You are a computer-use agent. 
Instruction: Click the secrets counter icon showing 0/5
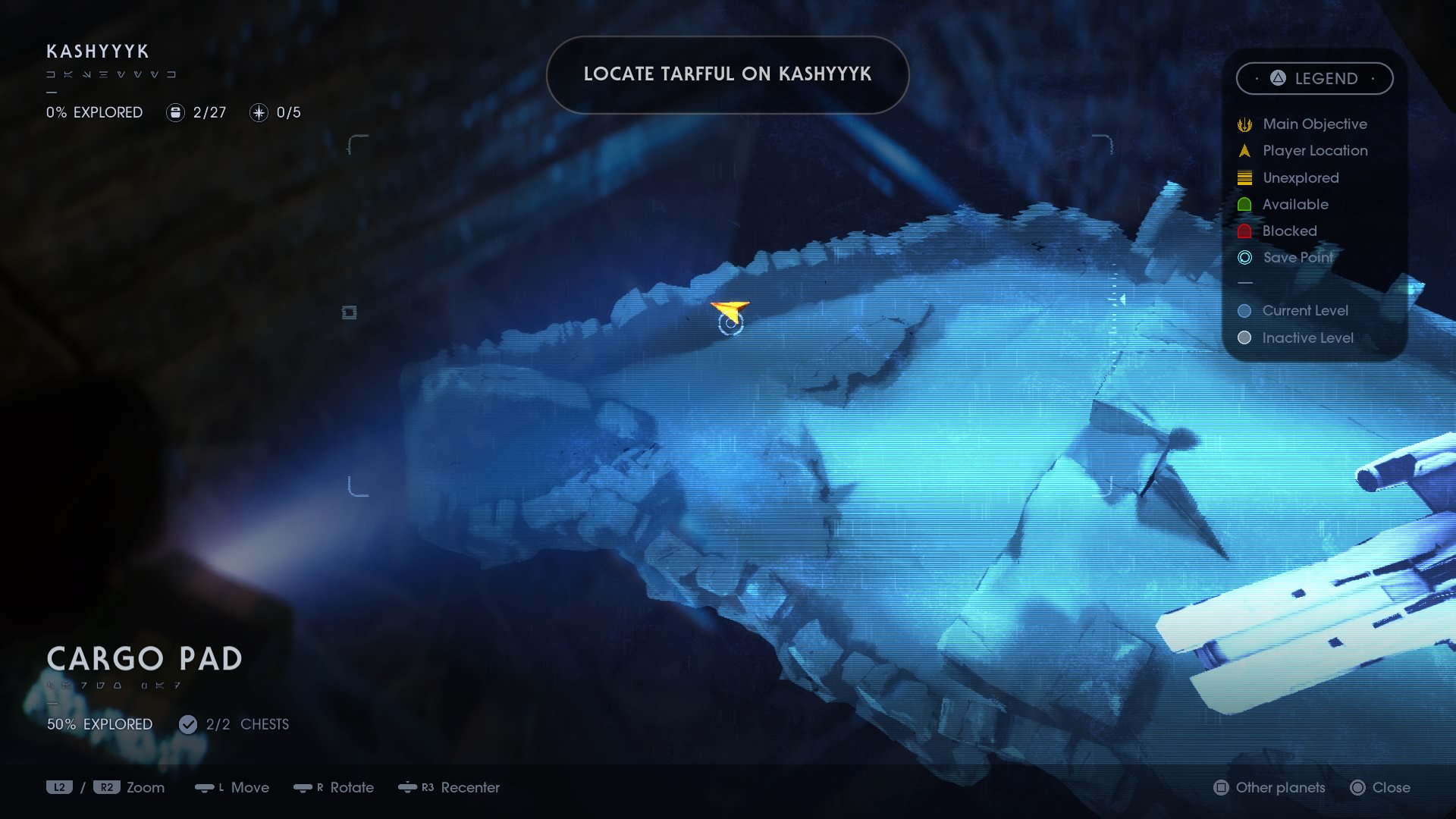260,112
